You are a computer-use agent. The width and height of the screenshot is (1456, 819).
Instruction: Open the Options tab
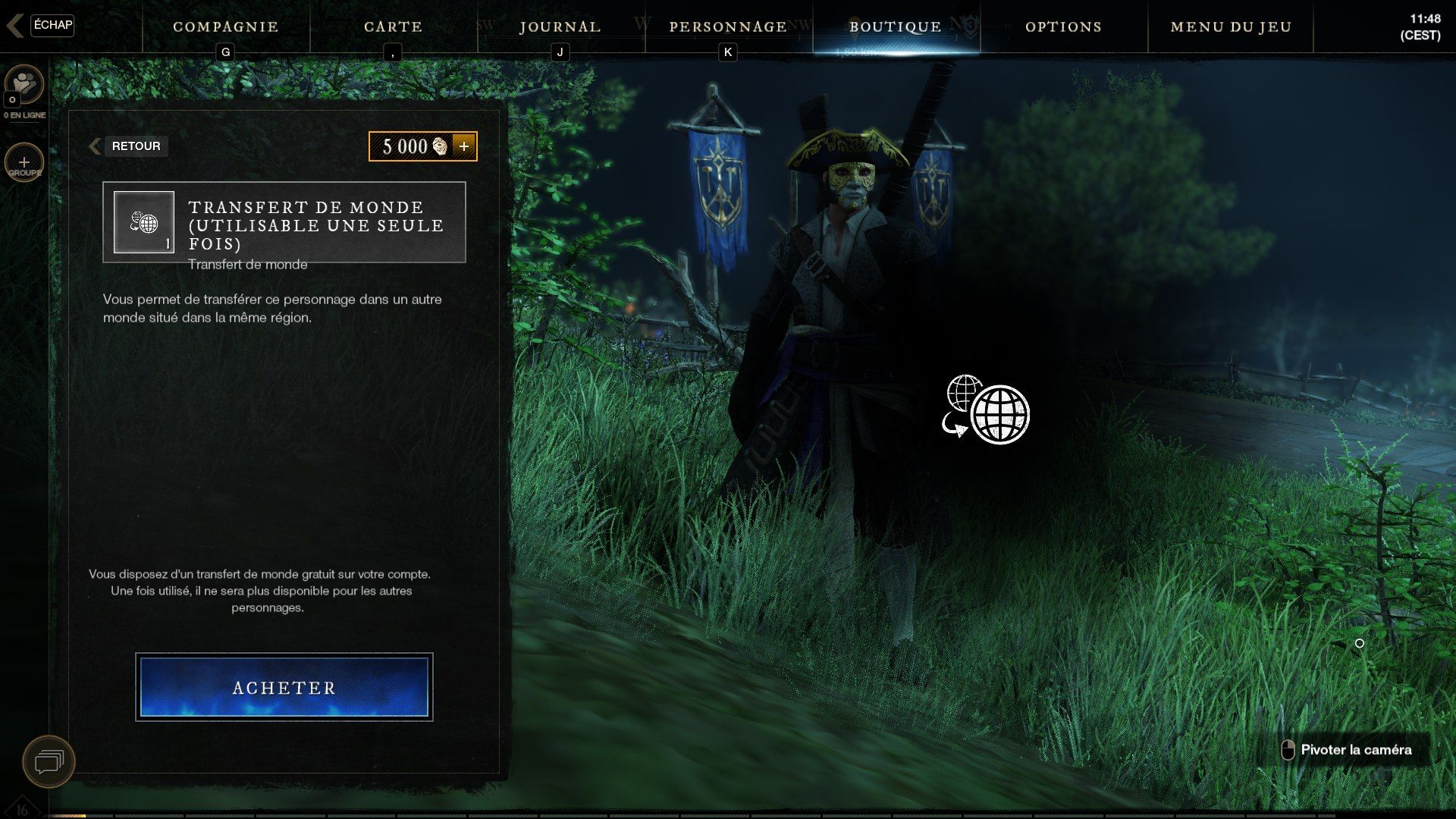coord(1063,27)
